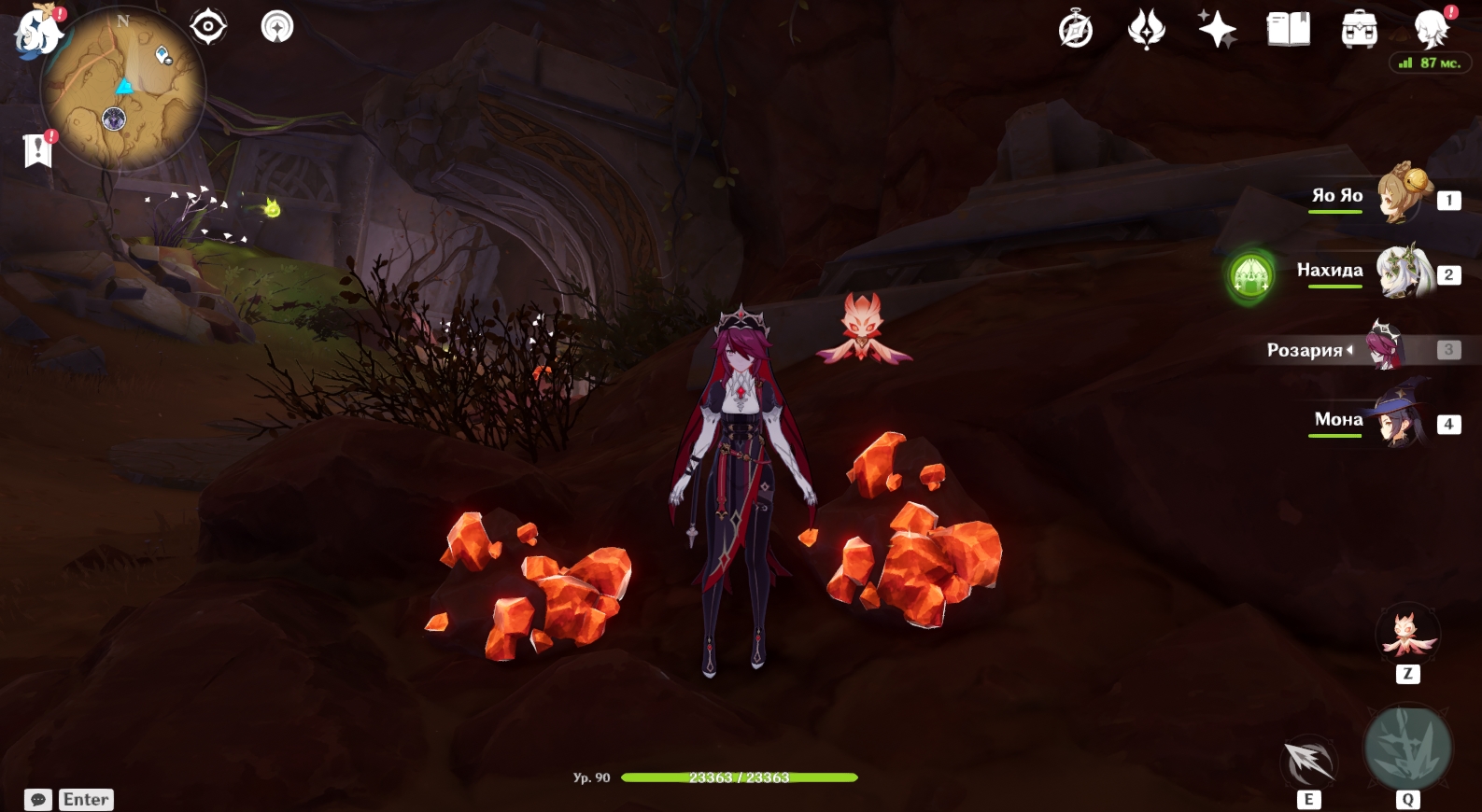Activate Нахида's green elemental burst orb
This screenshot has width=1482, height=812.
[1251, 275]
